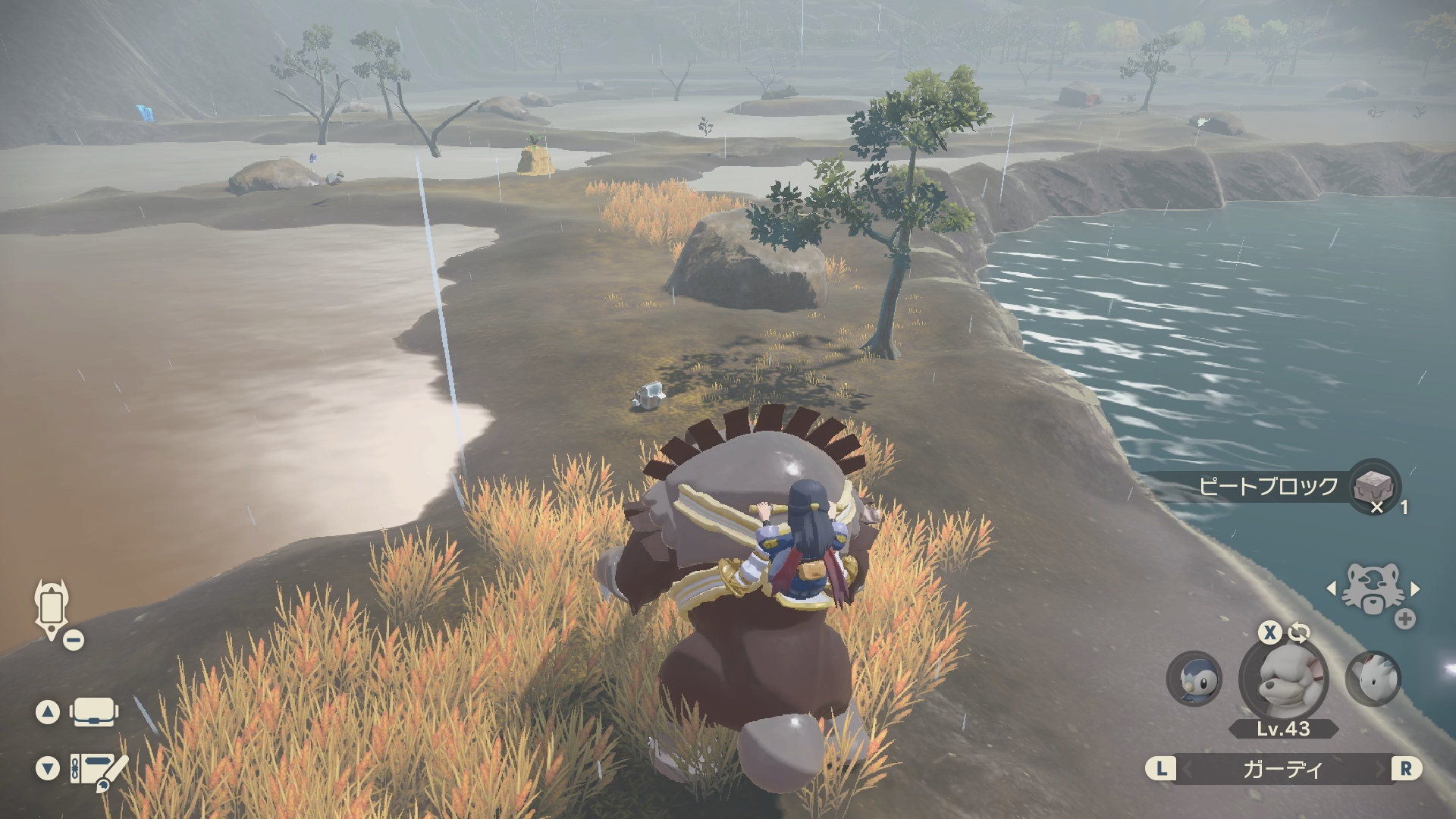Click the Ursaluna ride Pokémon icon
Screen dimensions: 1456x819
[1373, 589]
